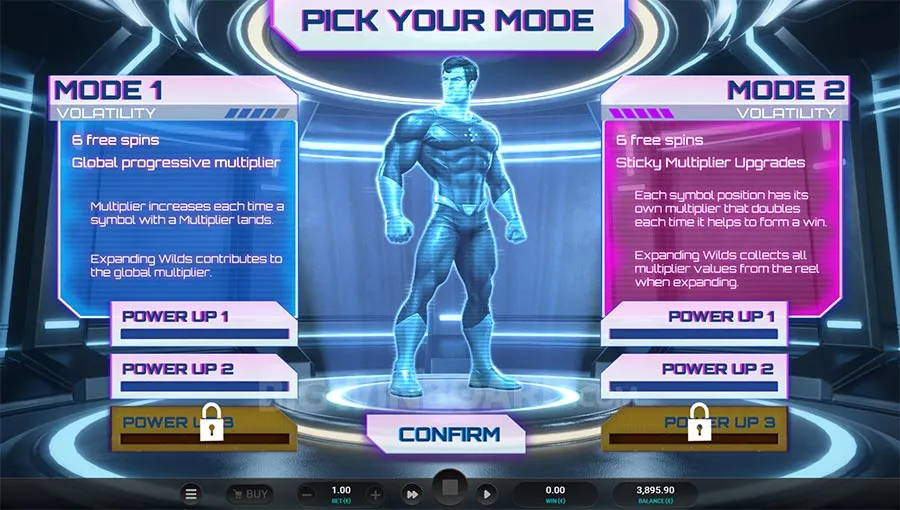Screen dimensions: 900x510
Task: Start autoplay with the play arrow button
Action: coord(486,494)
